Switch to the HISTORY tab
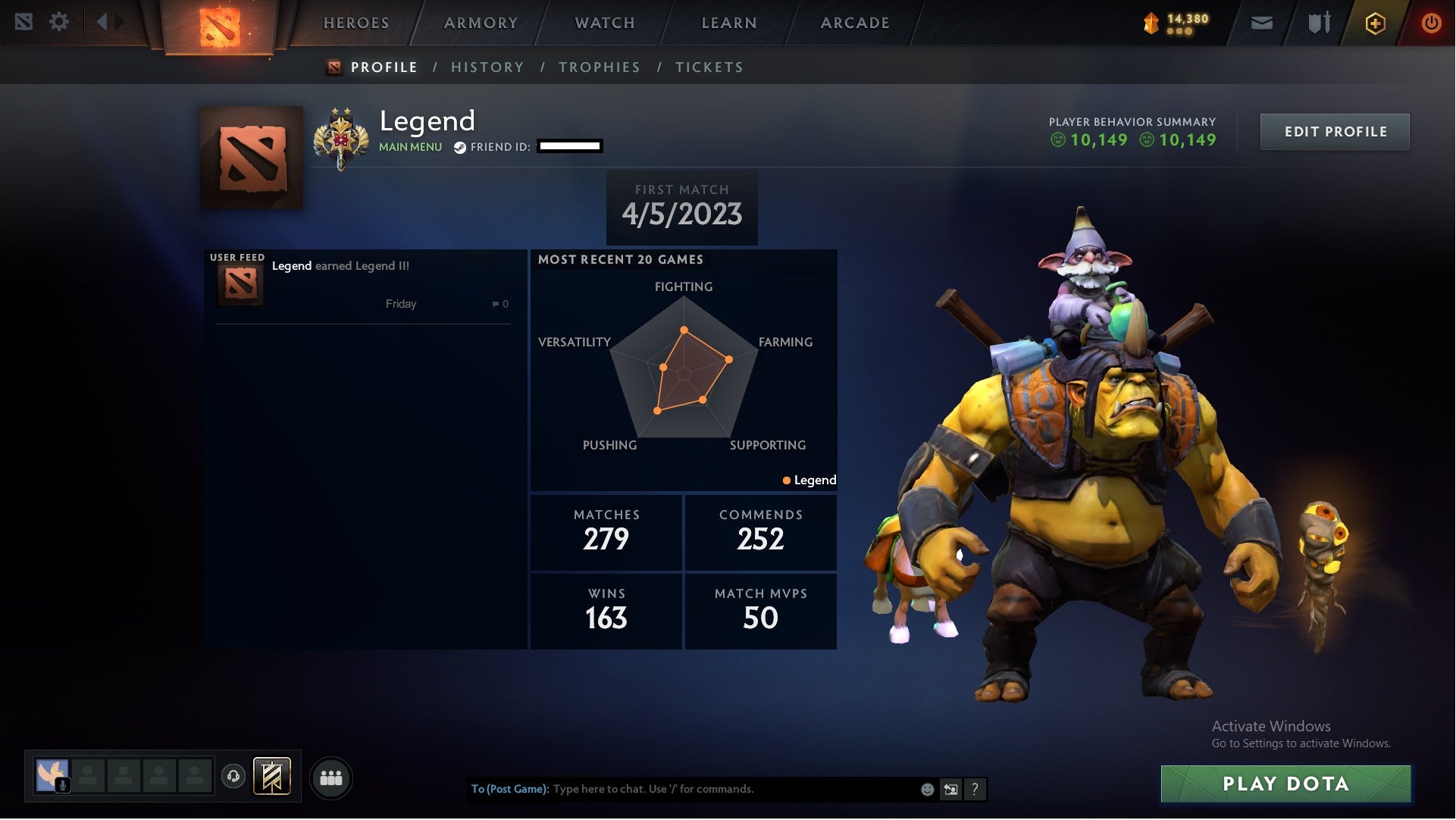Image resolution: width=1456 pixels, height=820 pixels. pos(487,67)
